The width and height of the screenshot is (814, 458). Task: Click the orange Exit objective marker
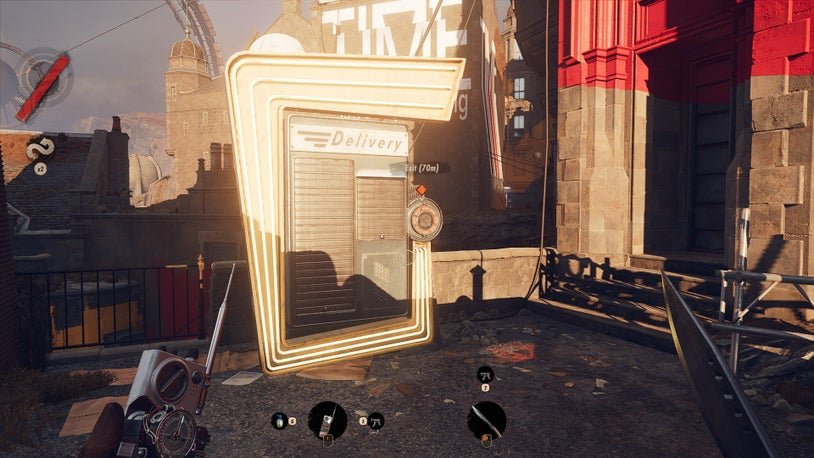tap(421, 189)
